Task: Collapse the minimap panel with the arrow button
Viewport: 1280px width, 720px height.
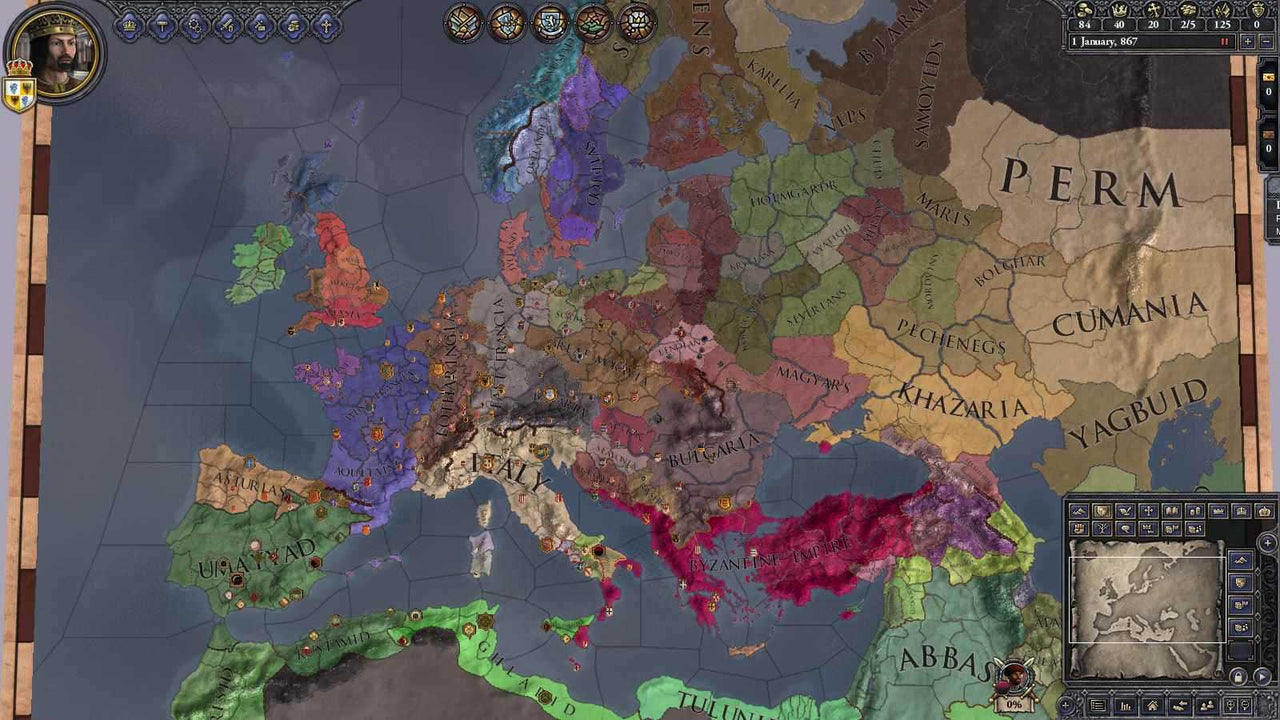Action: 1261,676
